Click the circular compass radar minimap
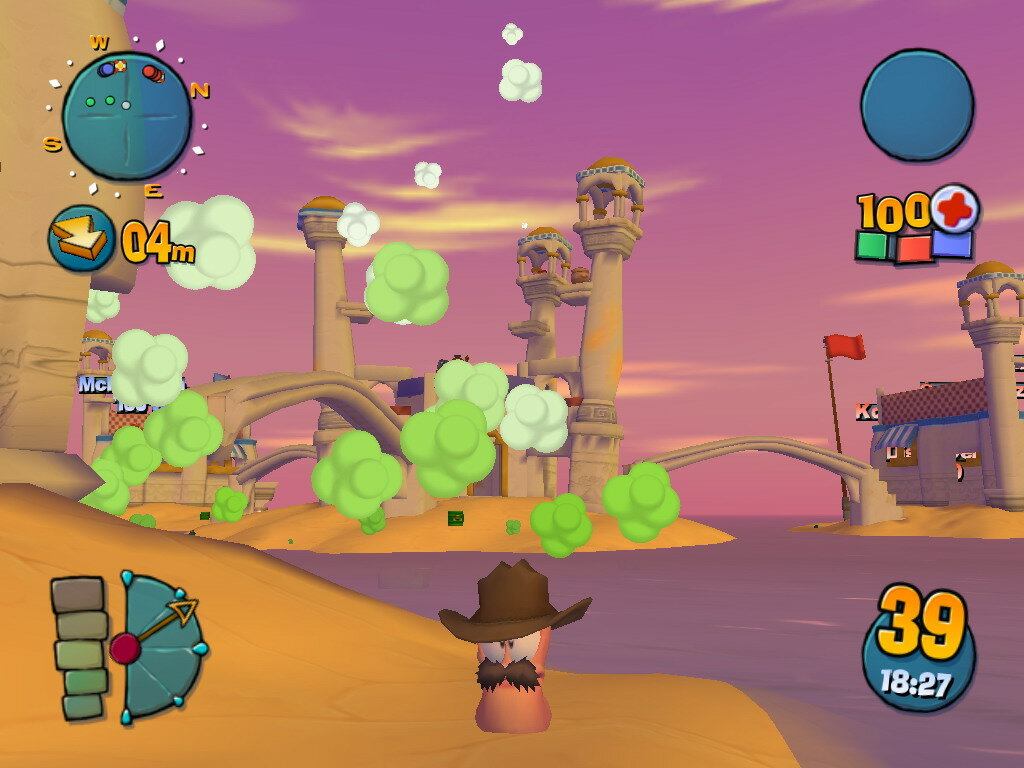 click(126, 116)
